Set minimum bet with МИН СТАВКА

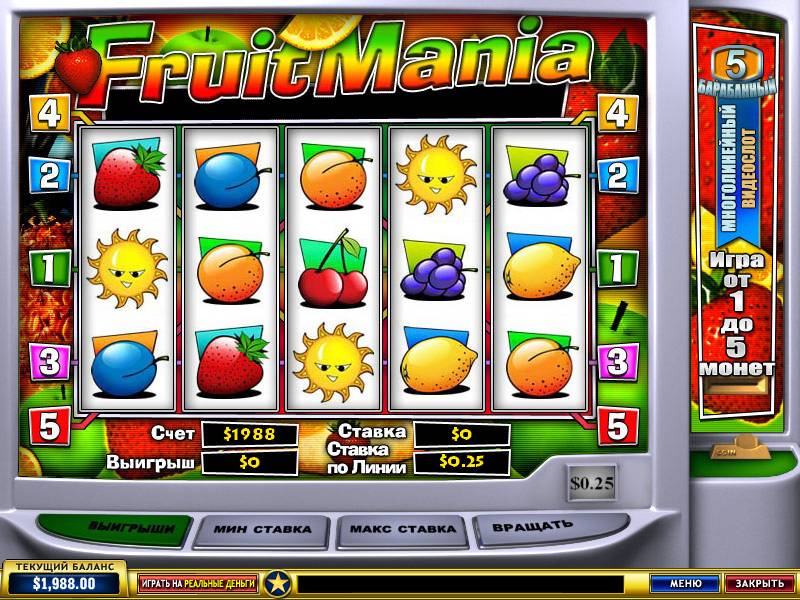pos(262,529)
